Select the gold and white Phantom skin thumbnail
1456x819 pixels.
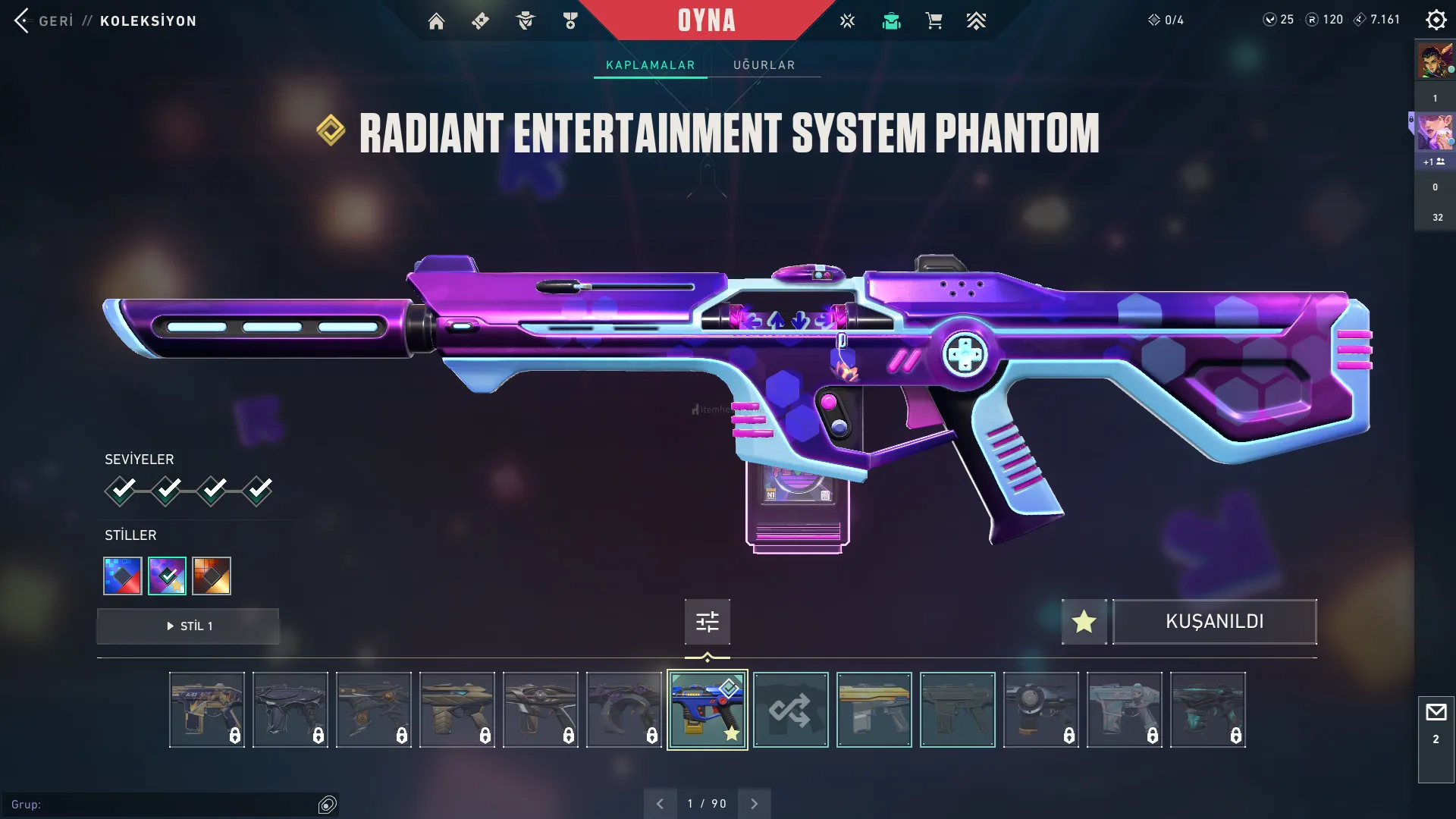tap(874, 710)
